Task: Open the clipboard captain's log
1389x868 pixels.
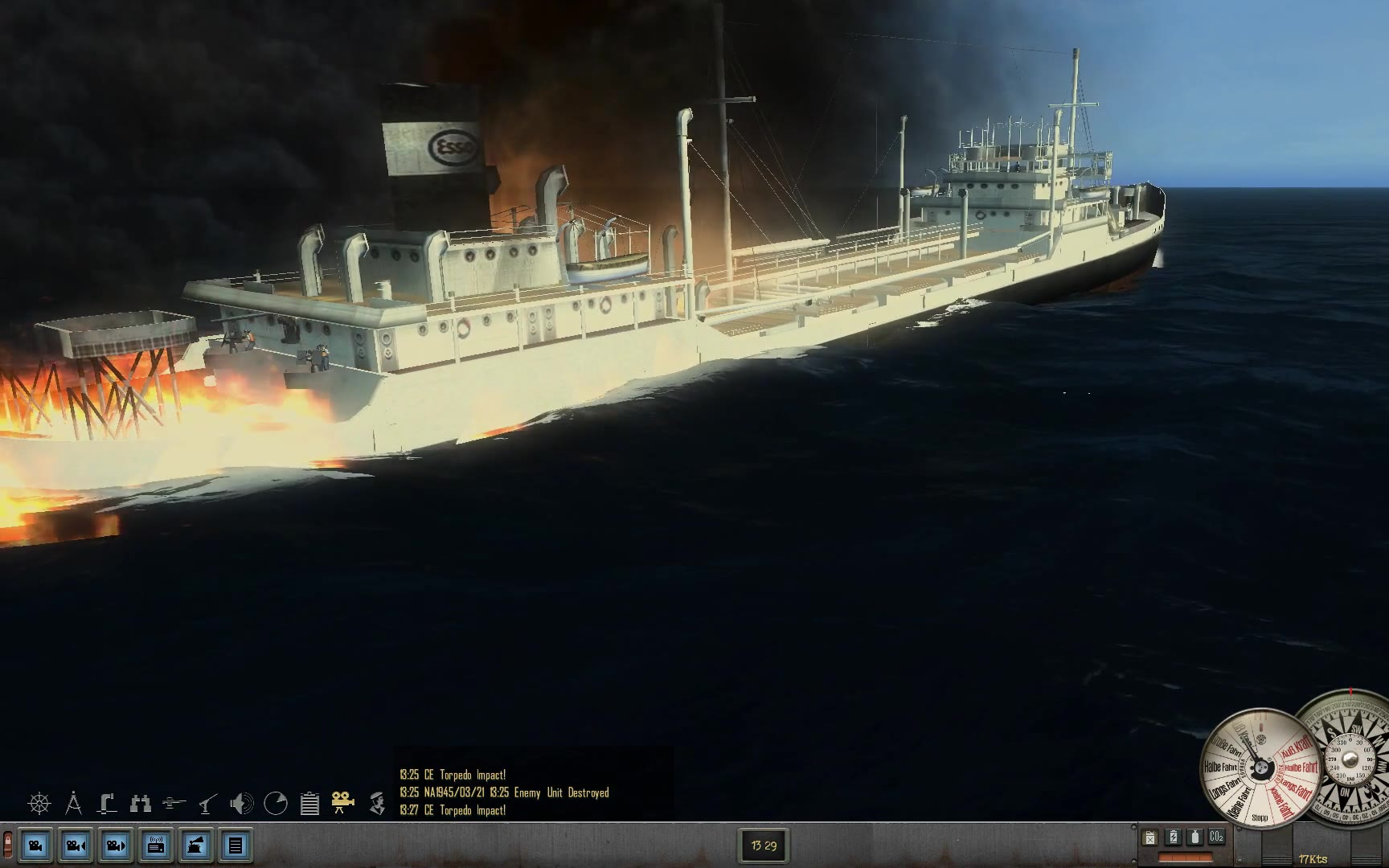Action: pos(309,803)
